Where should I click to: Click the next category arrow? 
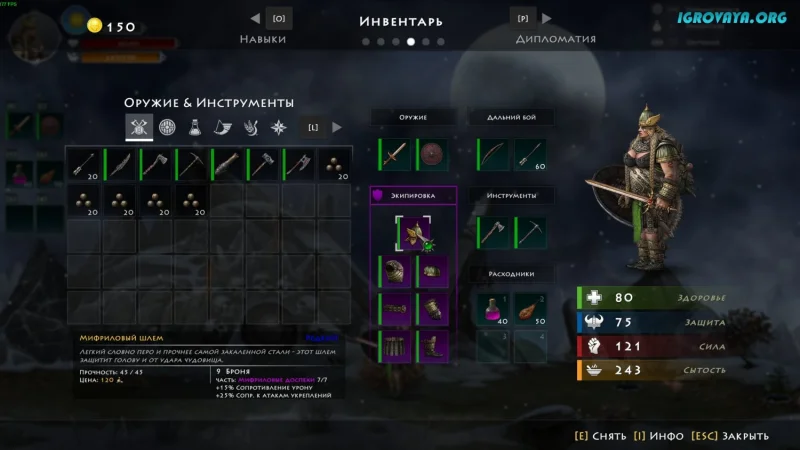tap(337, 127)
